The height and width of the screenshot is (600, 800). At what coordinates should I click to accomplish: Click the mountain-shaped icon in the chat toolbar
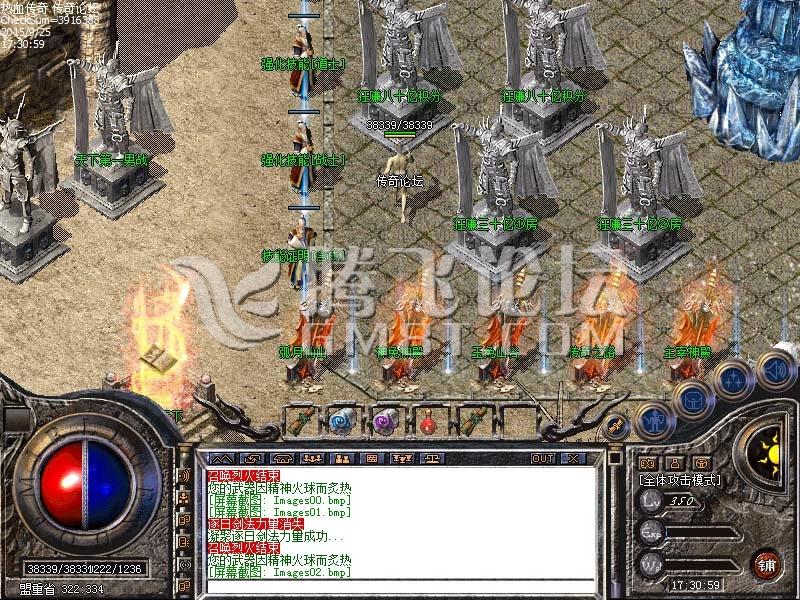[221, 458]
